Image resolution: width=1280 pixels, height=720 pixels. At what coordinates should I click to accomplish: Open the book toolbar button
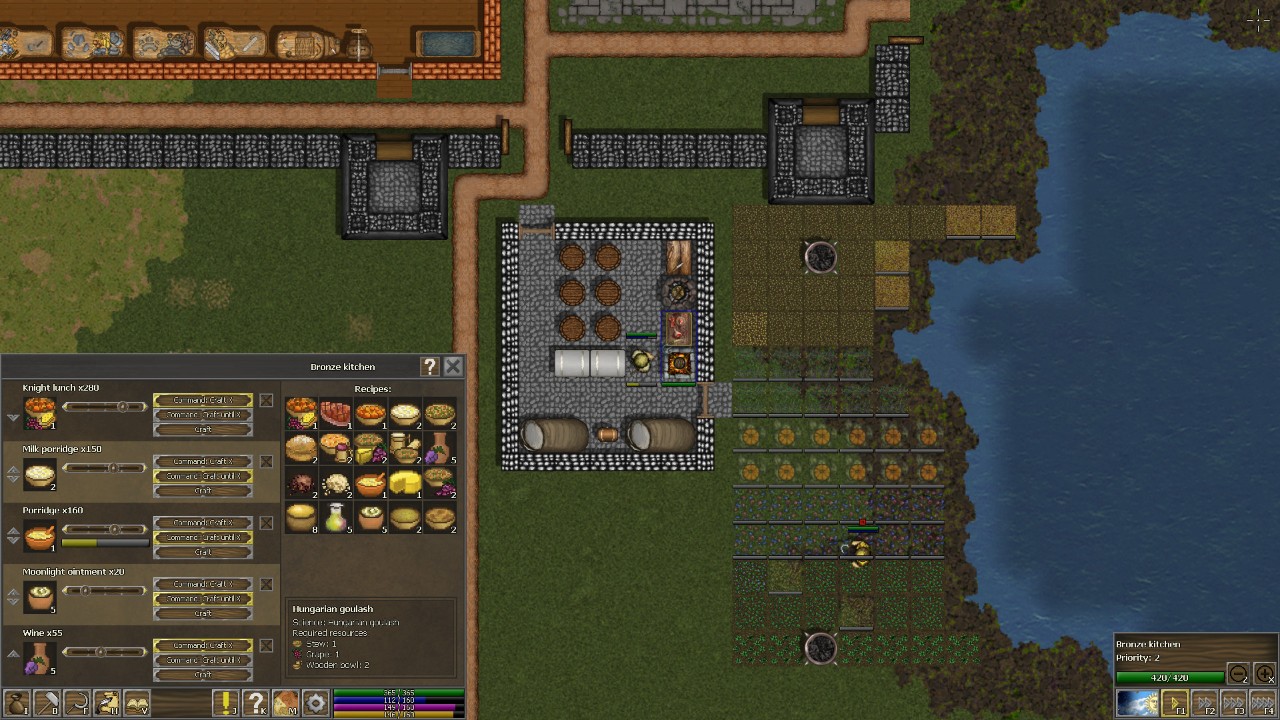coord(137,703)
